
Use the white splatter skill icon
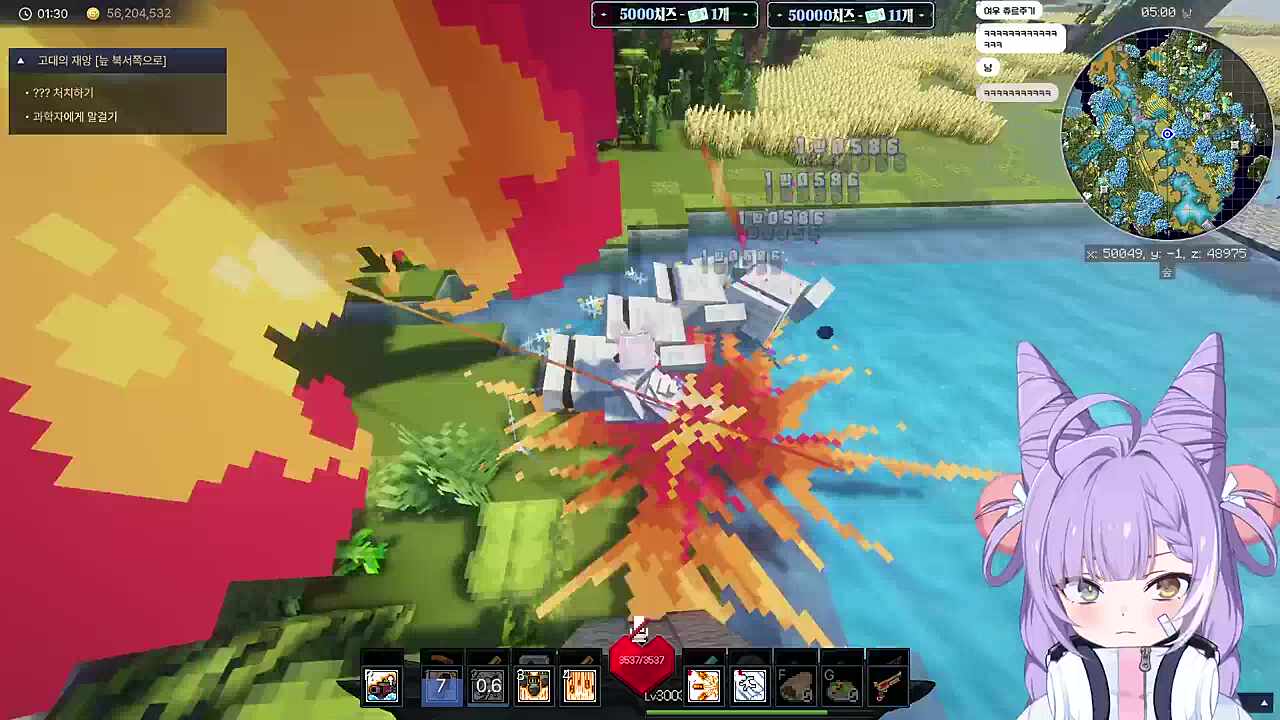[x=749, y=685]
